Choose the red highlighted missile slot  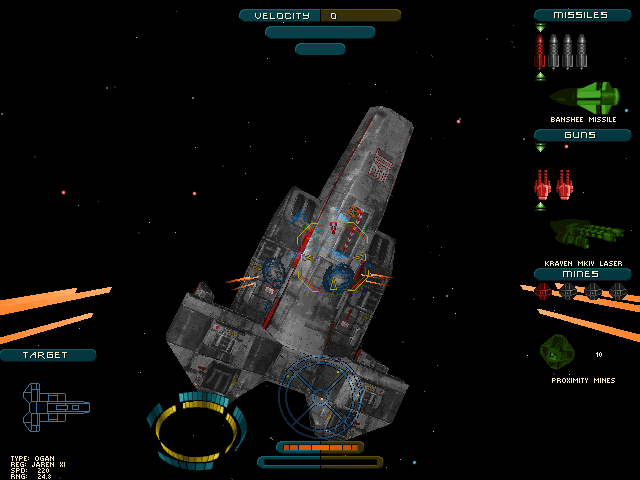(x=541, y=52)
